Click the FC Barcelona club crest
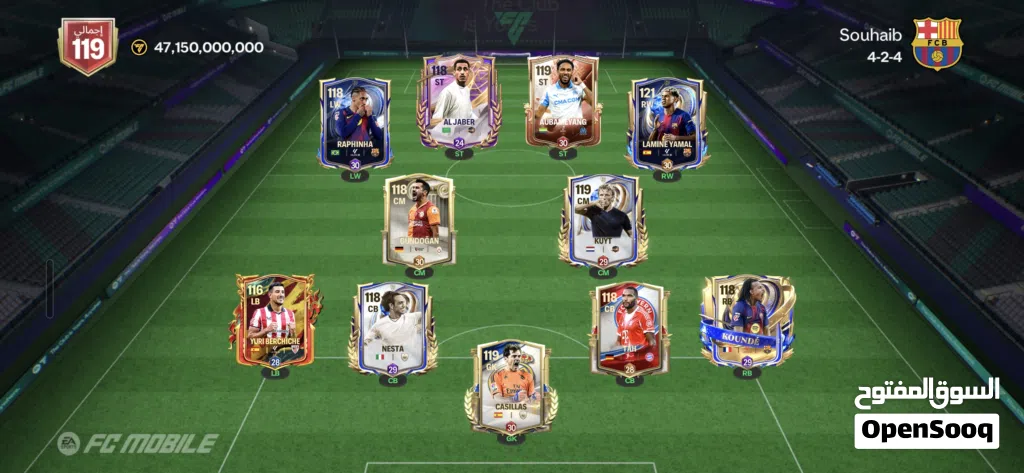 [936, 44]
